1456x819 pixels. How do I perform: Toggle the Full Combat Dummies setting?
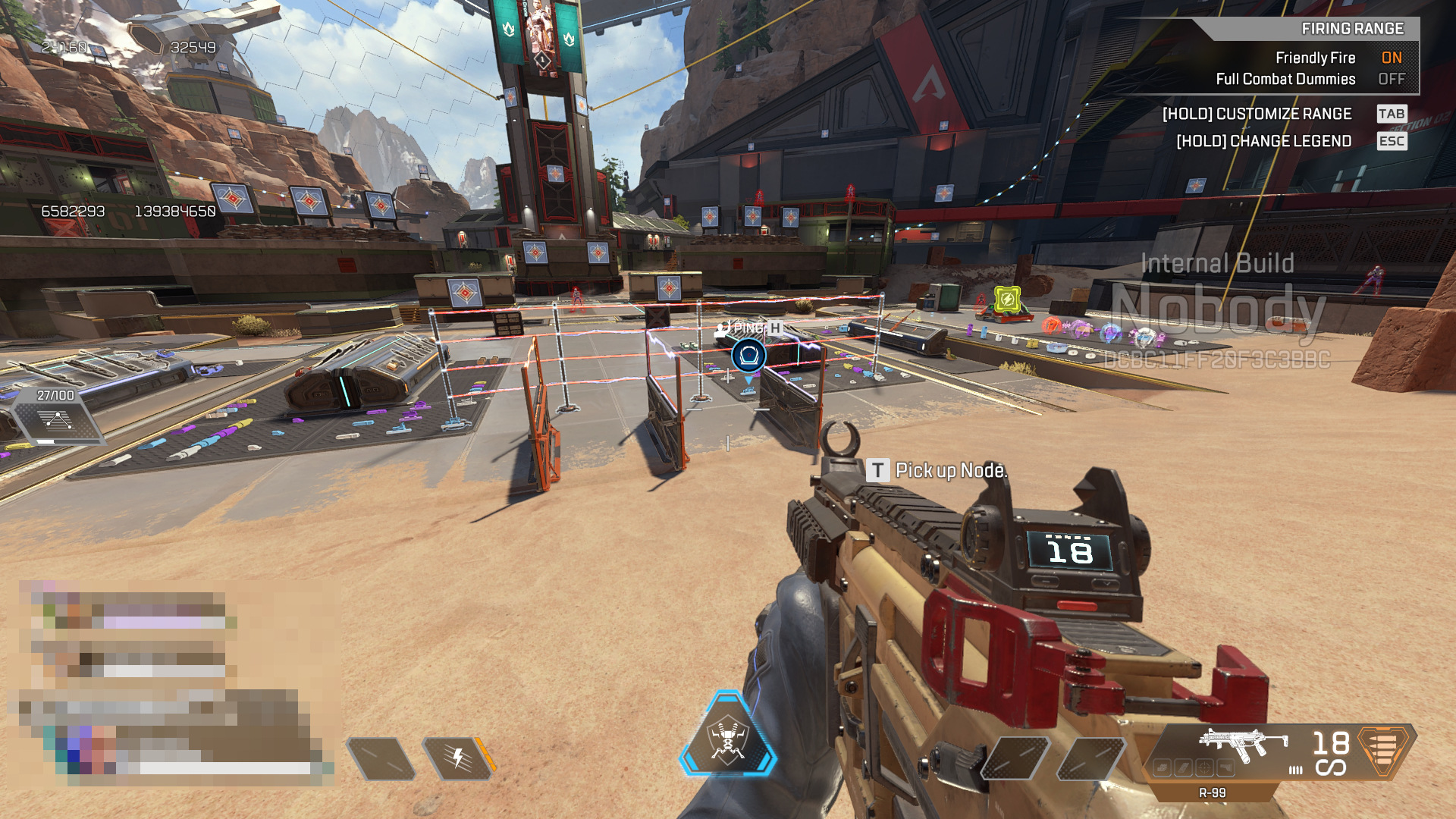tap(1391, 79)
